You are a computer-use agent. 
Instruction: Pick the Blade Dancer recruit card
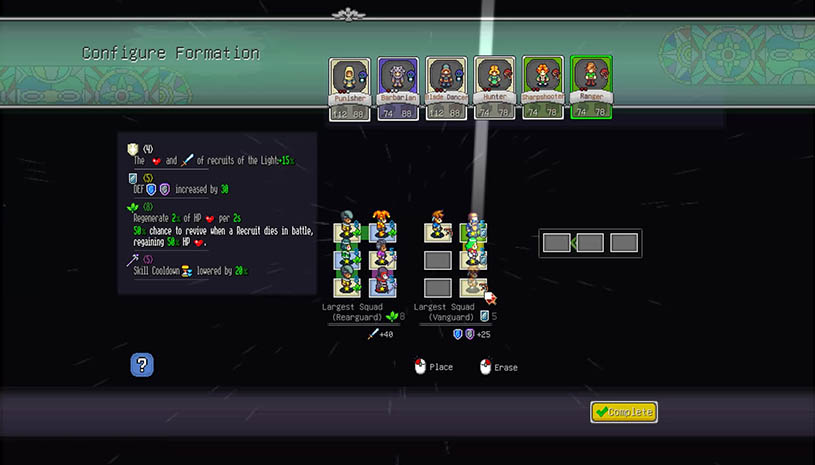[x=446, y=87]
